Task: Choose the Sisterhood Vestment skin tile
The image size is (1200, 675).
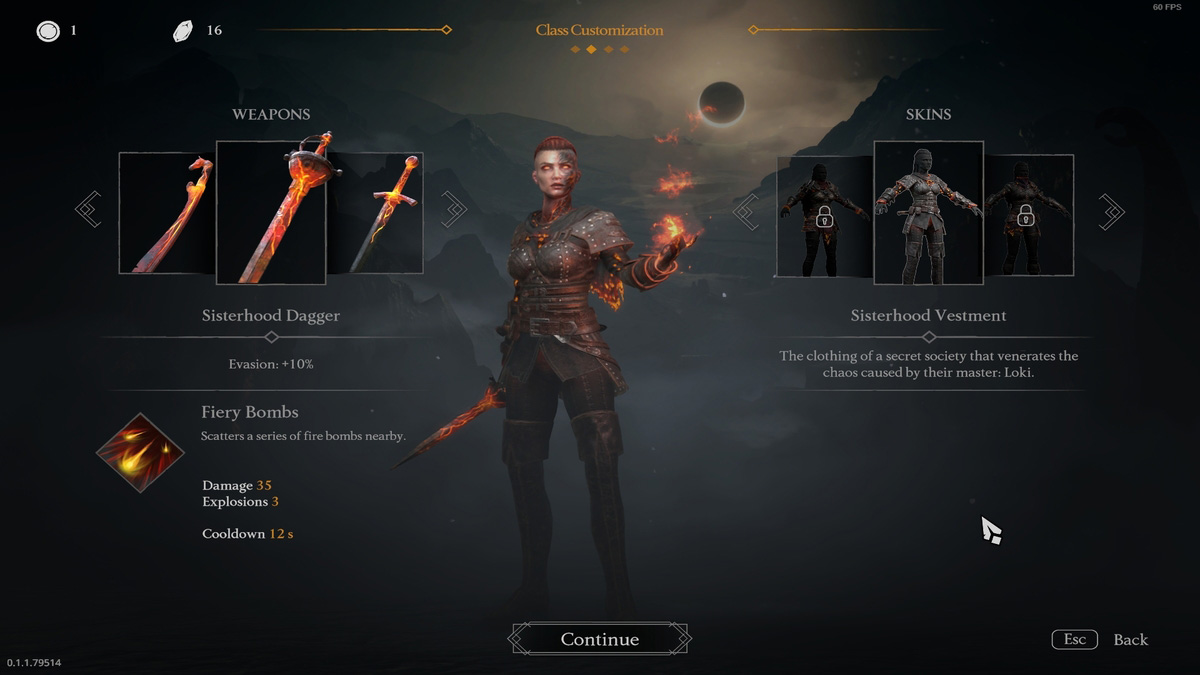Action: (928, 212)
